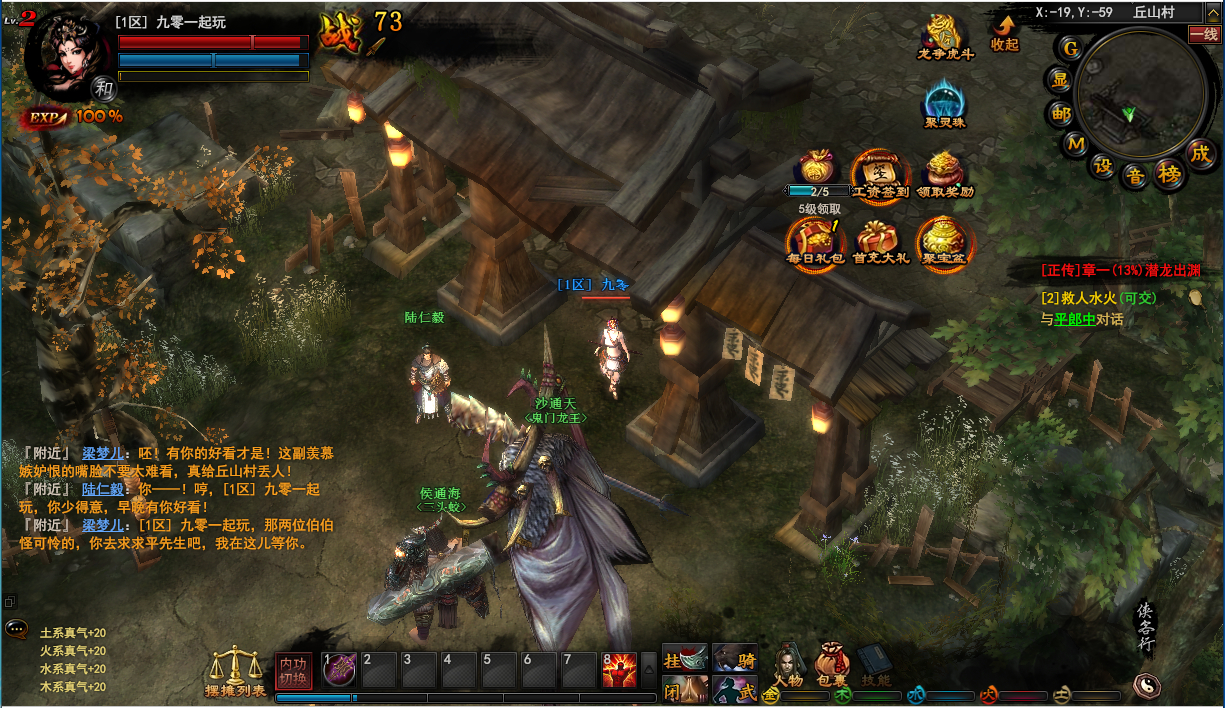Open the 包裹 bag inventory
This screenshot has width=1225, height=708.
coord(832,665)
